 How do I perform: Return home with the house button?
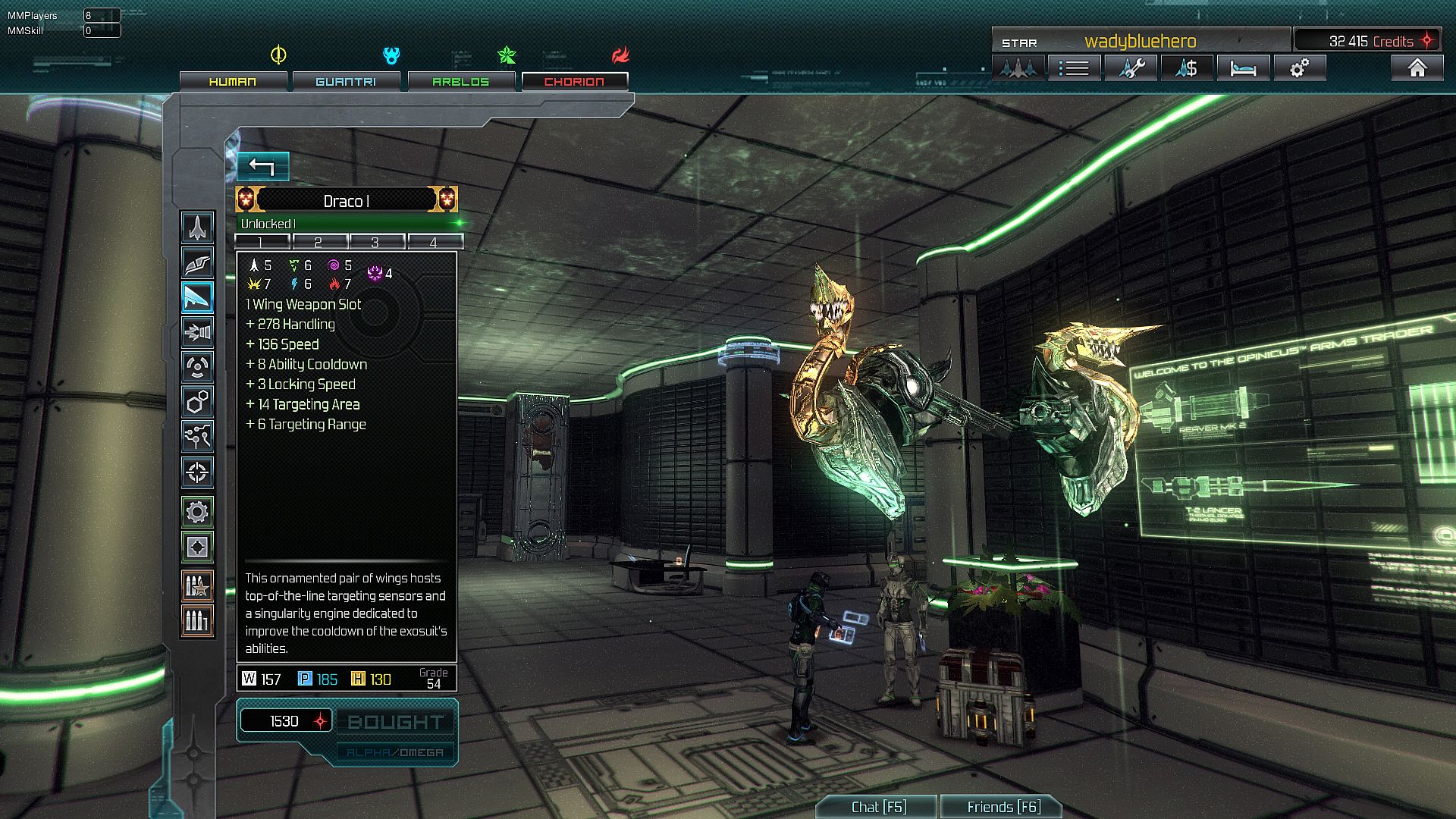pyautogui.click(x=1417, y=68)
